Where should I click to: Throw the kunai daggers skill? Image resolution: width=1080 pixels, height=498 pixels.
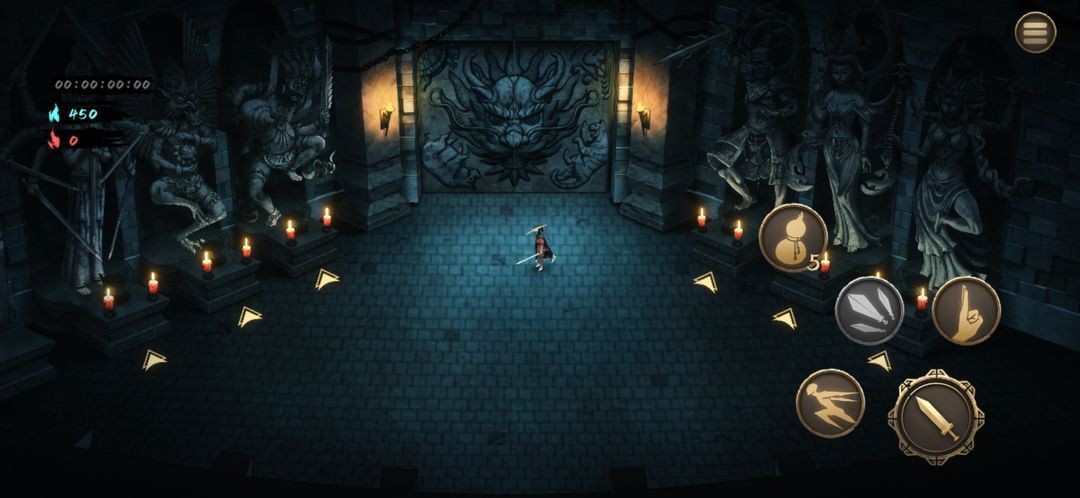point(869,310)
